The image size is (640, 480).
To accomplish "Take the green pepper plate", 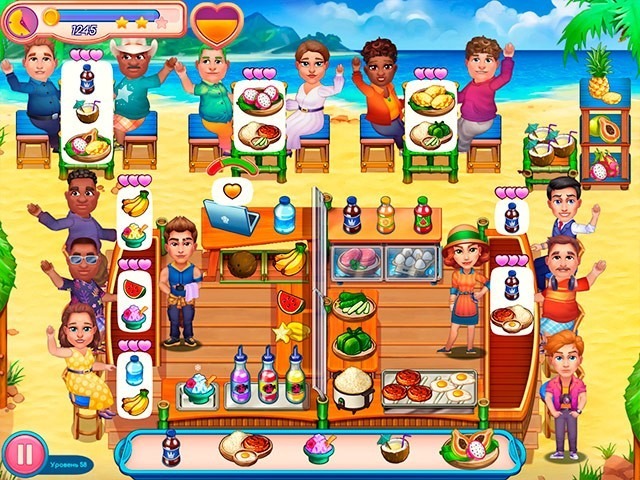I will tap(353, 340).
